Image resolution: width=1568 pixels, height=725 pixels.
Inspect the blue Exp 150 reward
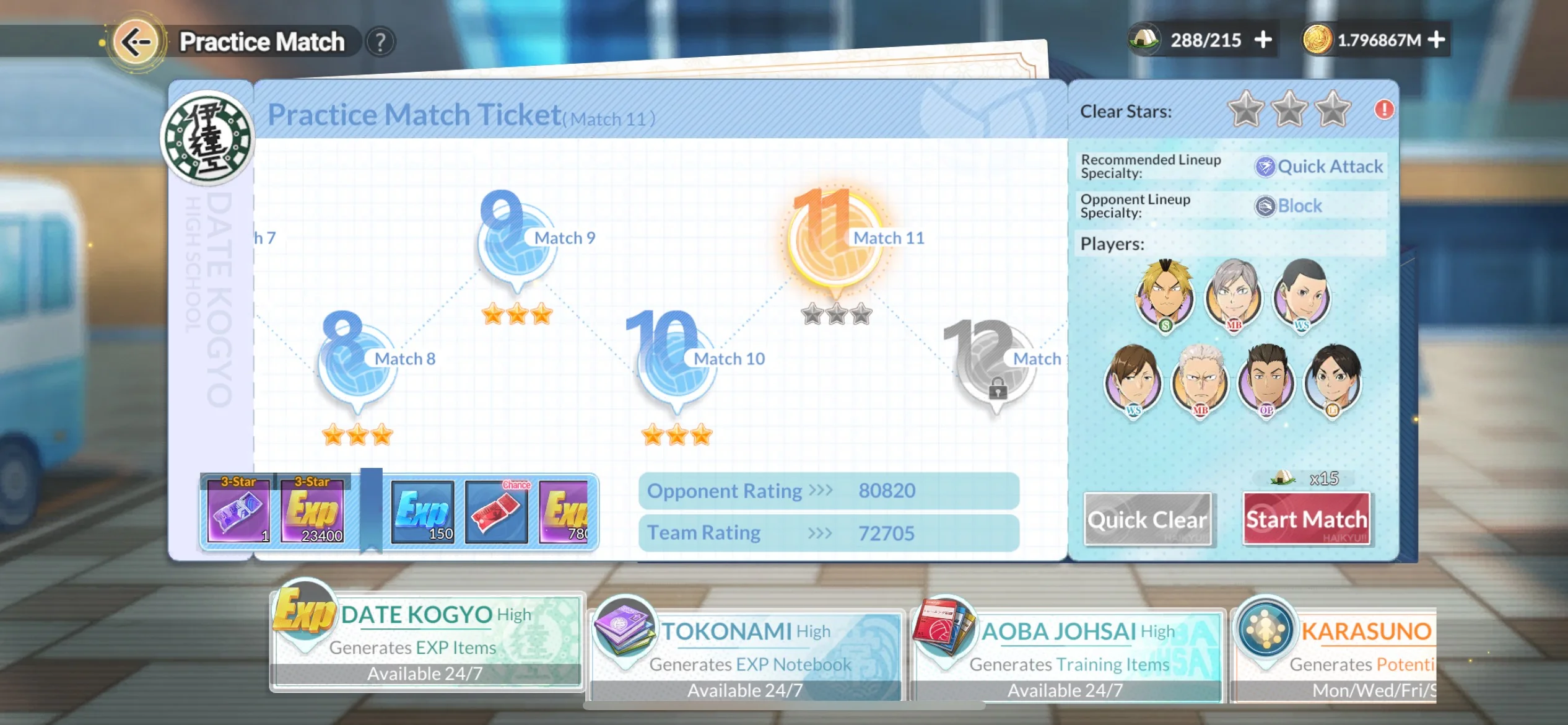click(424, 512)
